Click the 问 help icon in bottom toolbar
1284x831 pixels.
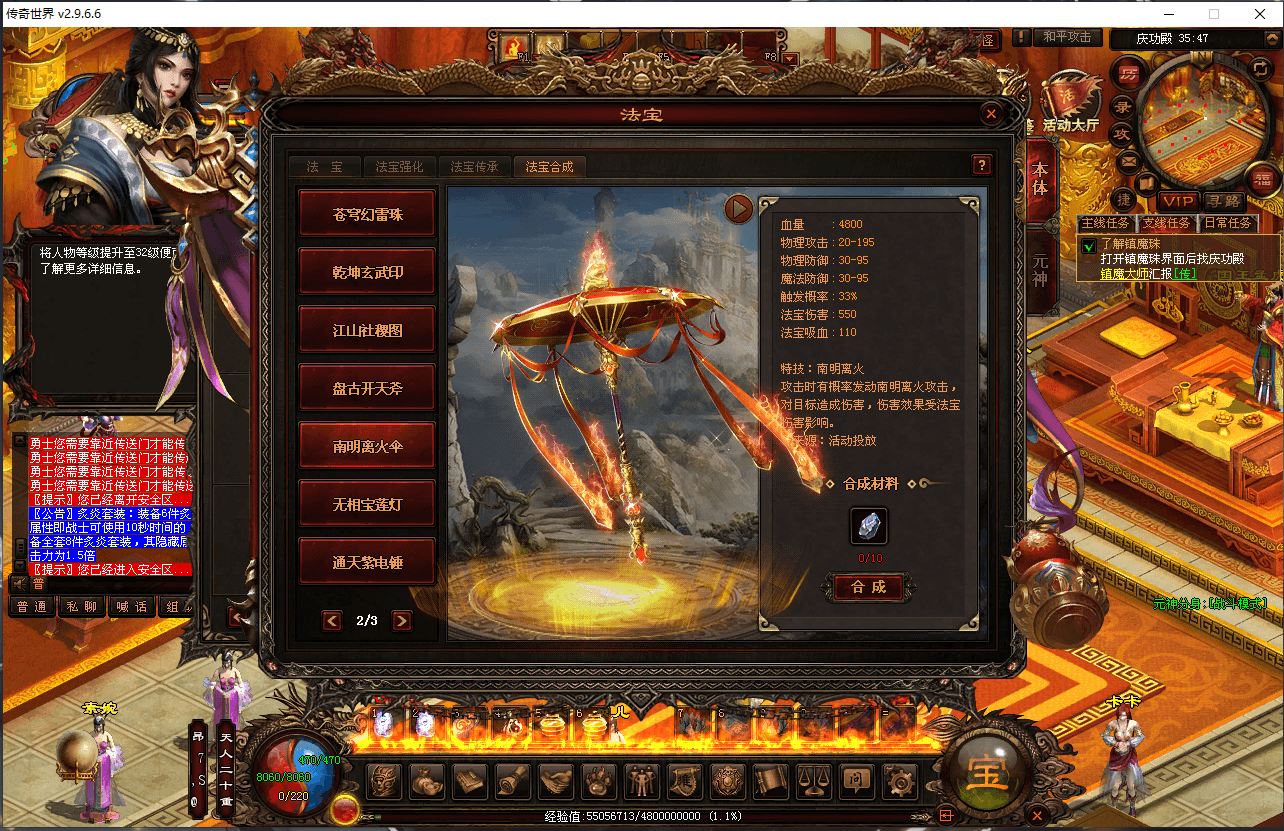pyautogui.click(x=855, y=783)
